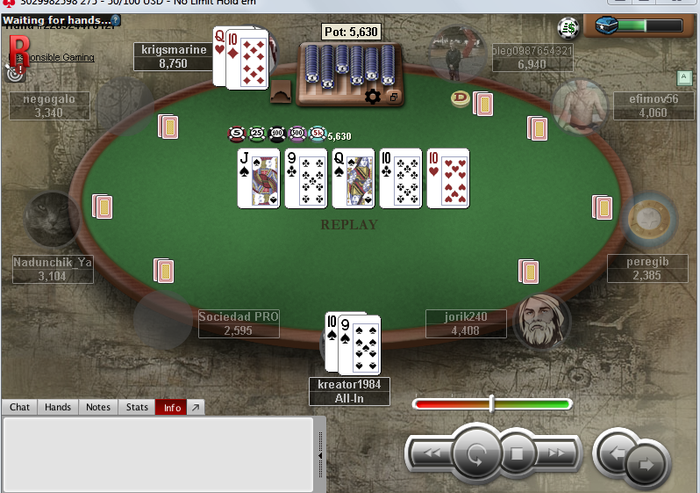The height and width of the screenshot is (493, 700).
Task: Go to the previous hand with left arrow
Action: tap(614, 454)
